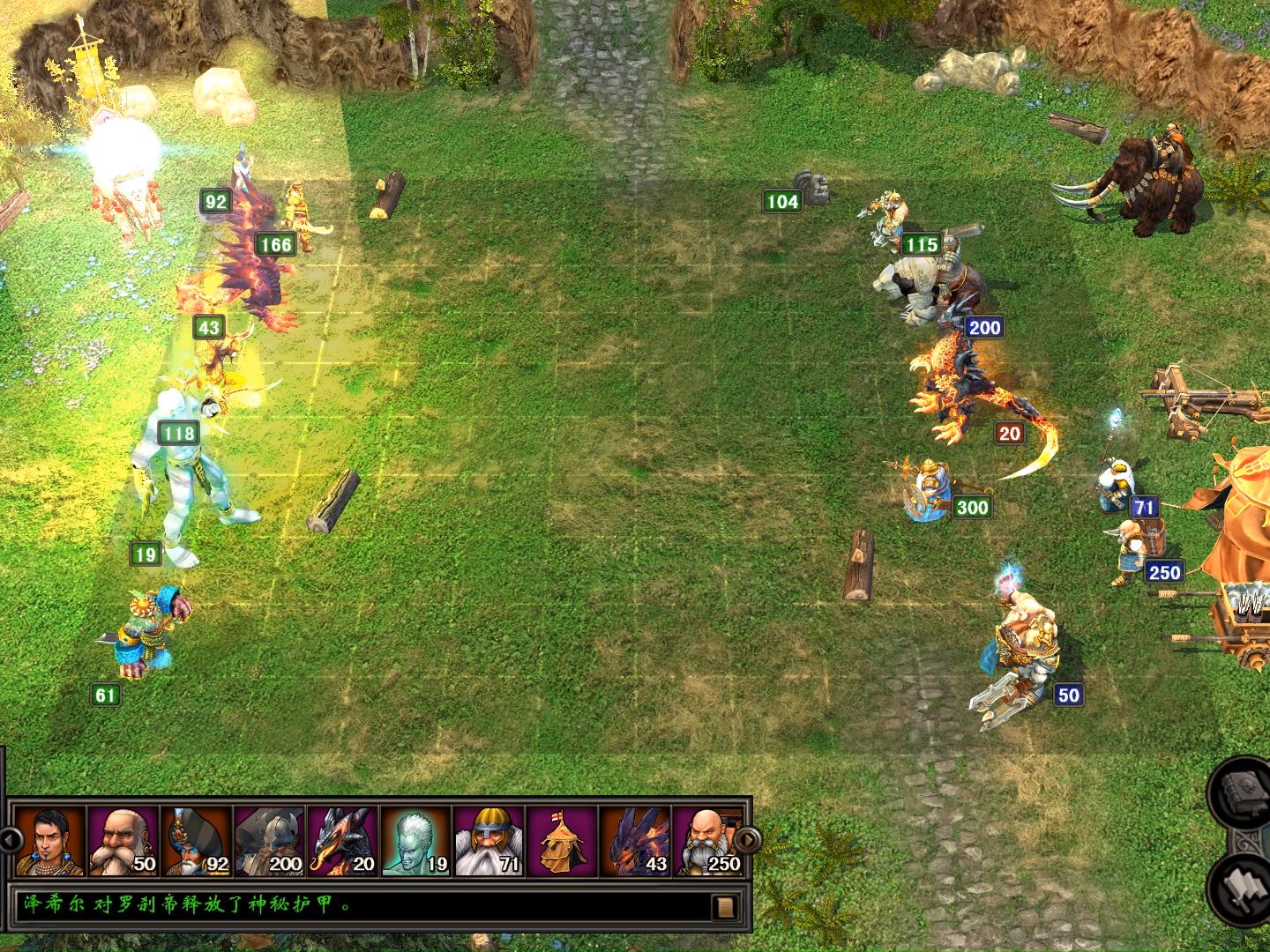The height and width of the screenshot is (952, 1270).
Task: Select the dragon portrait numbered 20
Action: coord(342,840)
